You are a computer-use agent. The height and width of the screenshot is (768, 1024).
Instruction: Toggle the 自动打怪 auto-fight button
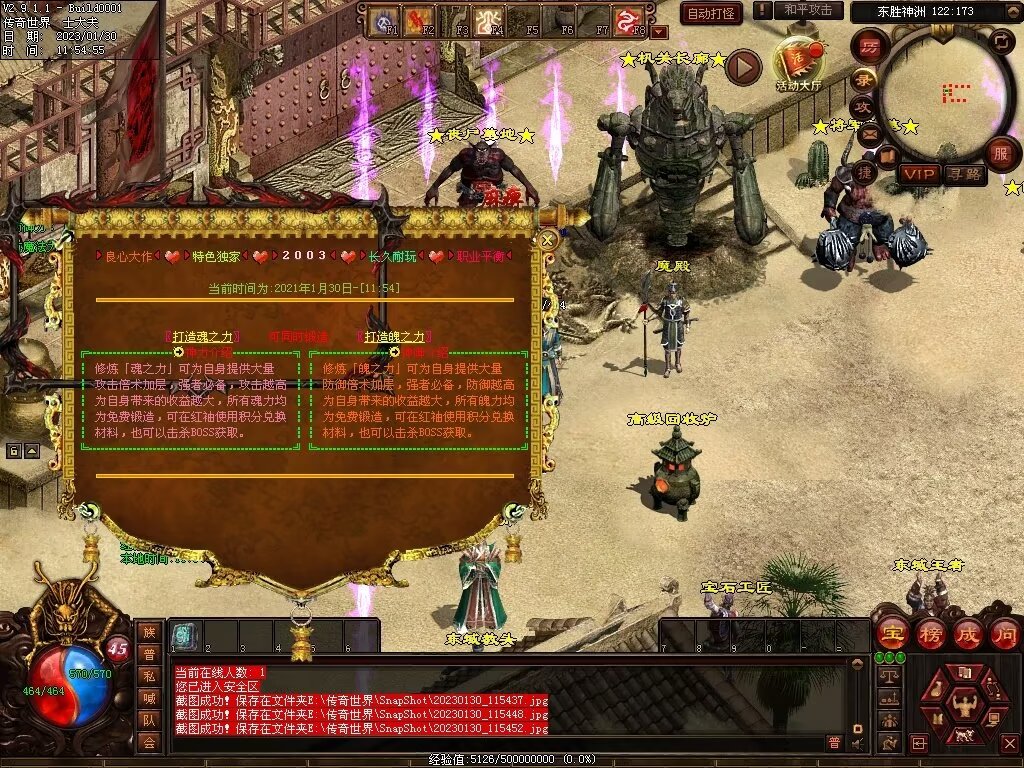(x=711, y=13)
